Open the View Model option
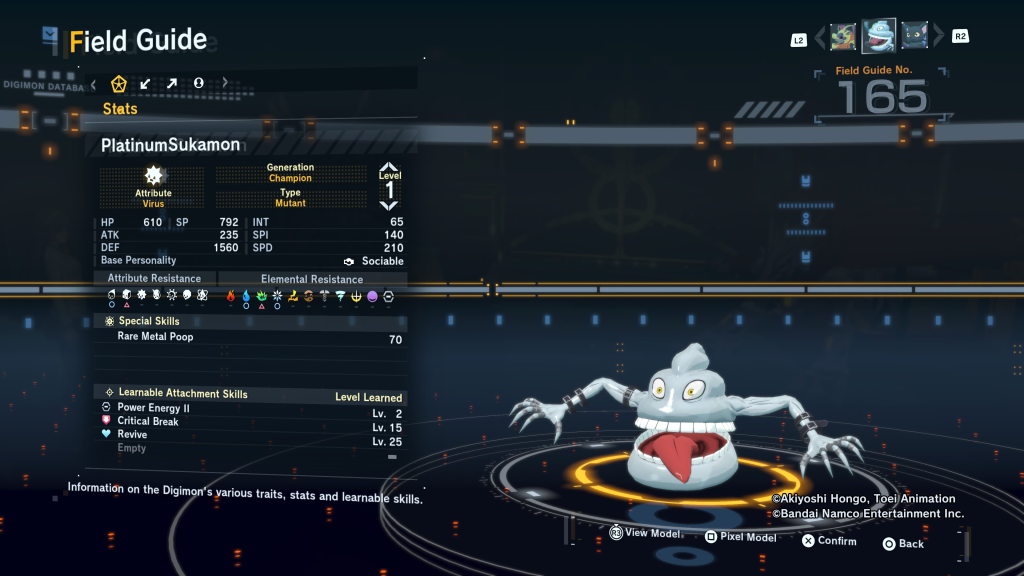The height and width of the screenshot is (576, 1024). (644, 534)
